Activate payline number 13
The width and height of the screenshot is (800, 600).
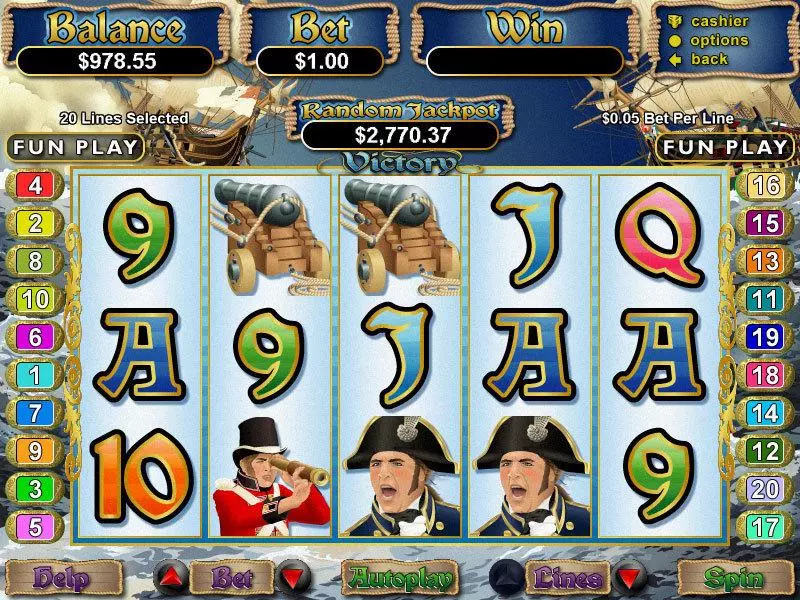tap(765, 262)
